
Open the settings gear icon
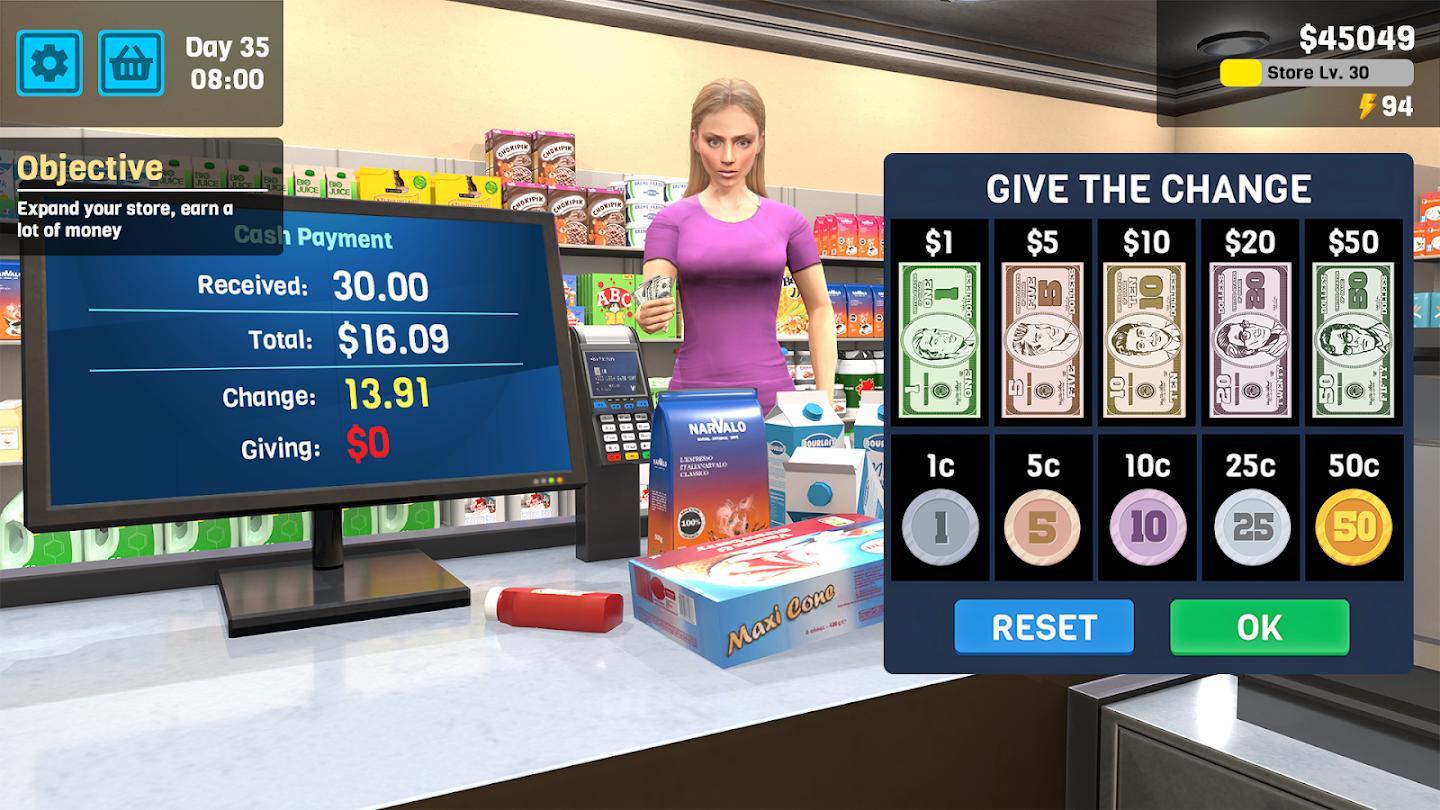pyautogui.click(x=48, y=63)
